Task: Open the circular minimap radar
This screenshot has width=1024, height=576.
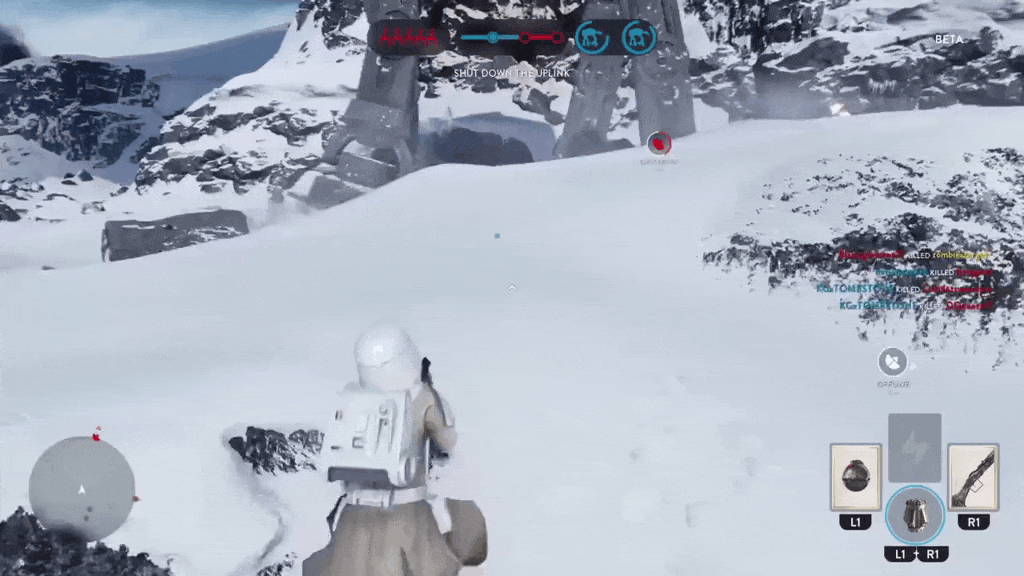Action: (x=81, y=489)
